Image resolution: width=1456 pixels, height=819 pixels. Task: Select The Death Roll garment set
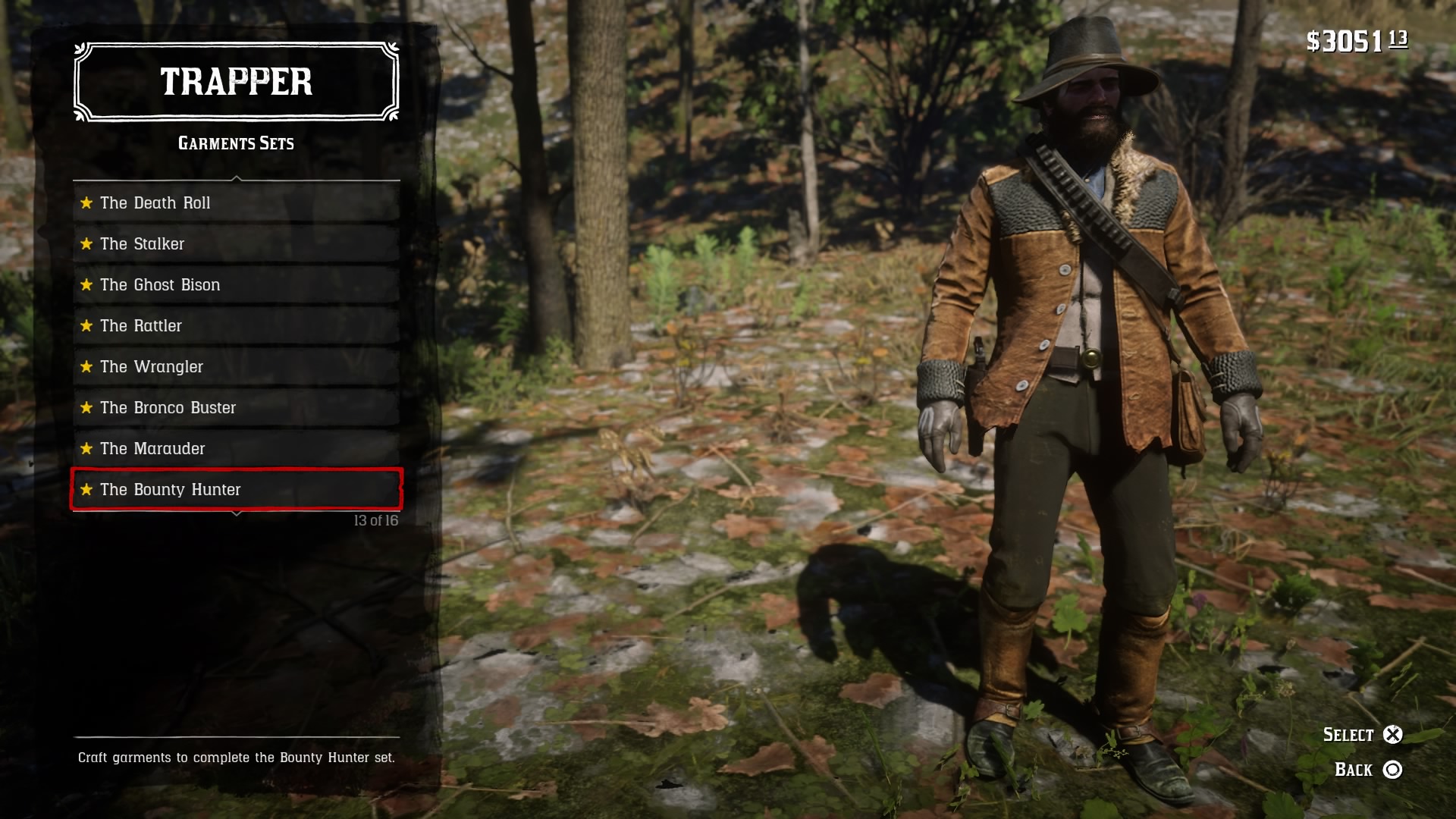[236, 203]
